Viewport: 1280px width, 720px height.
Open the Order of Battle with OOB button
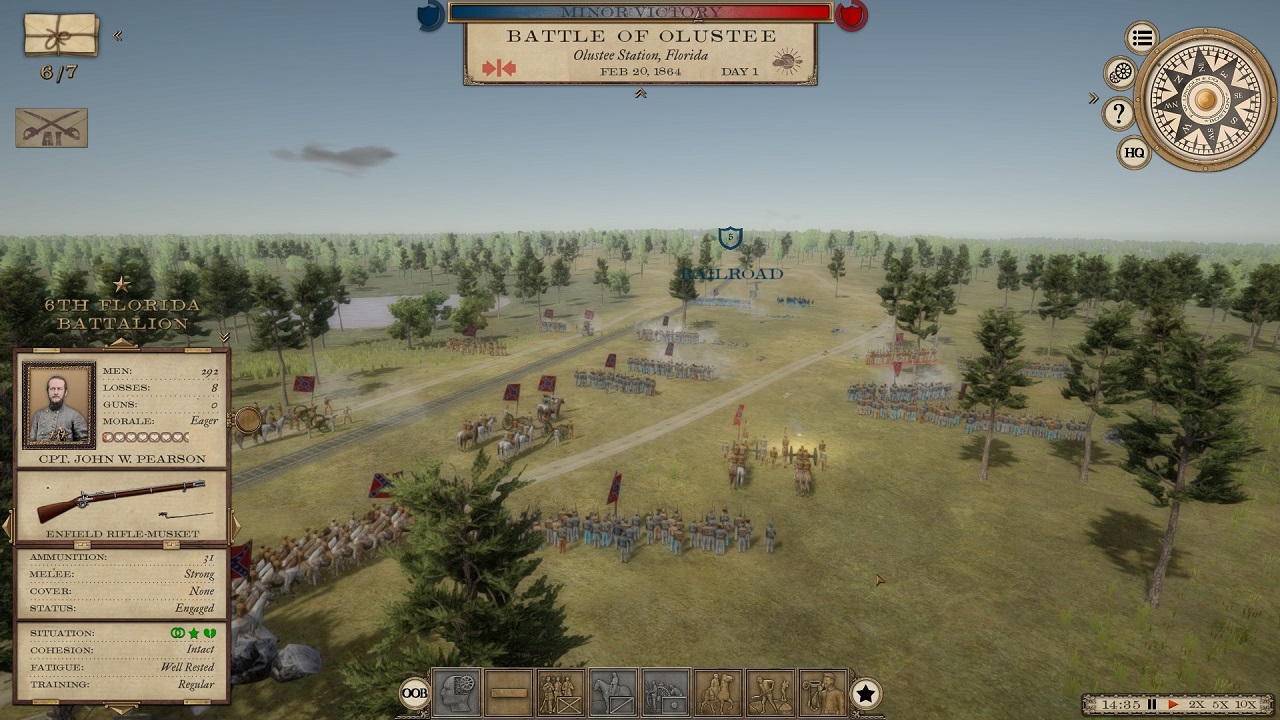pyautogui.click(x=413, y=692)
